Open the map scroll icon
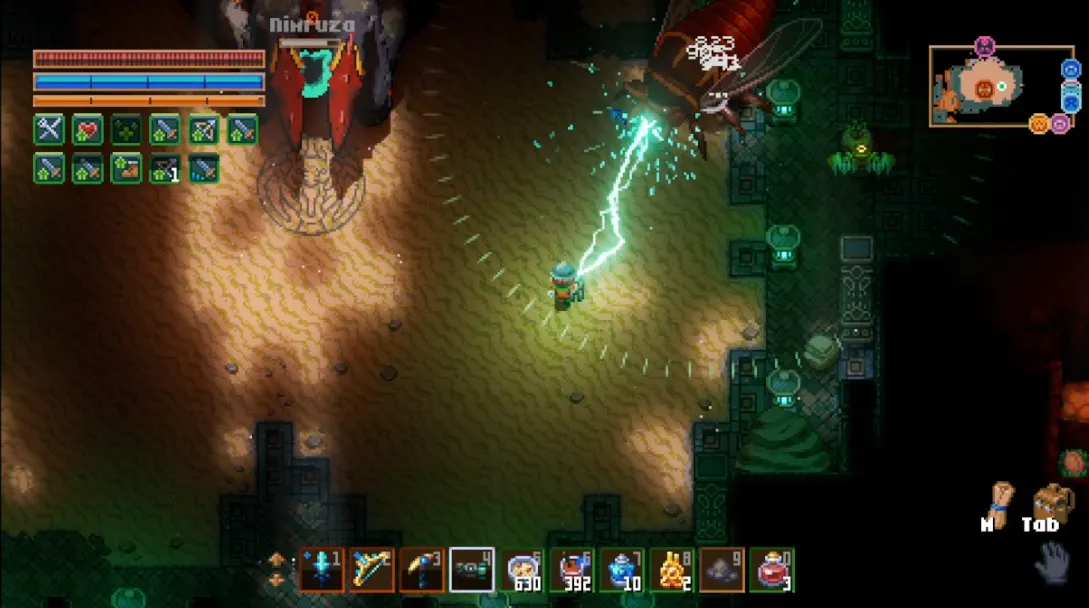Viewport: 1089px width, 608px height. point(999,500)
